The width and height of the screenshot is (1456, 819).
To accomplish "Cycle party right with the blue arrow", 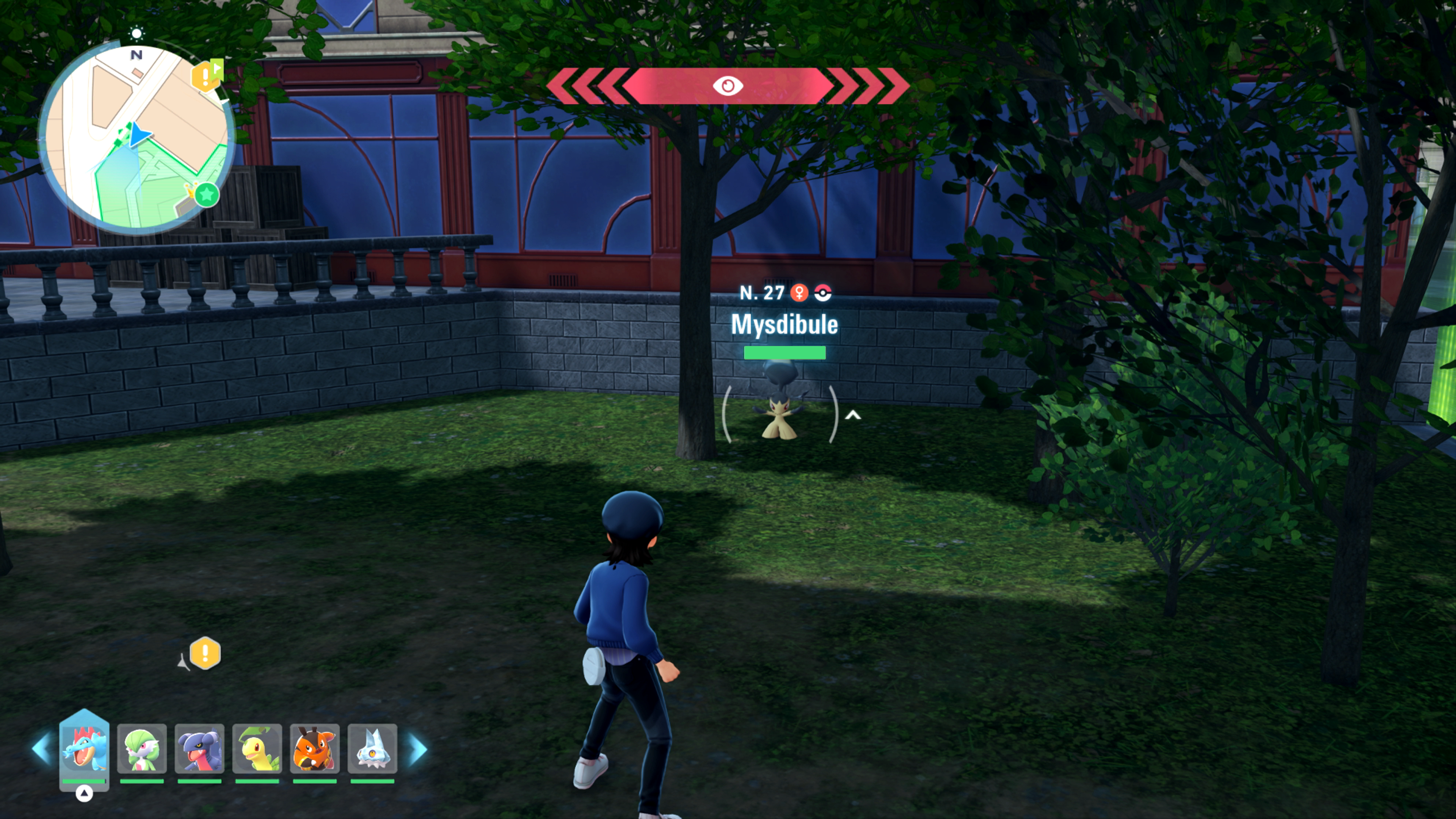I will point(418,749).
